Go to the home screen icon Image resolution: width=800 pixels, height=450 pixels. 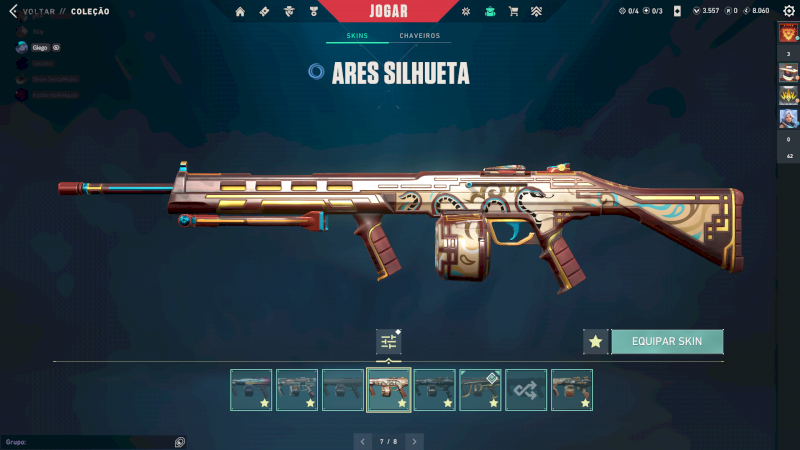coord(240,11)
